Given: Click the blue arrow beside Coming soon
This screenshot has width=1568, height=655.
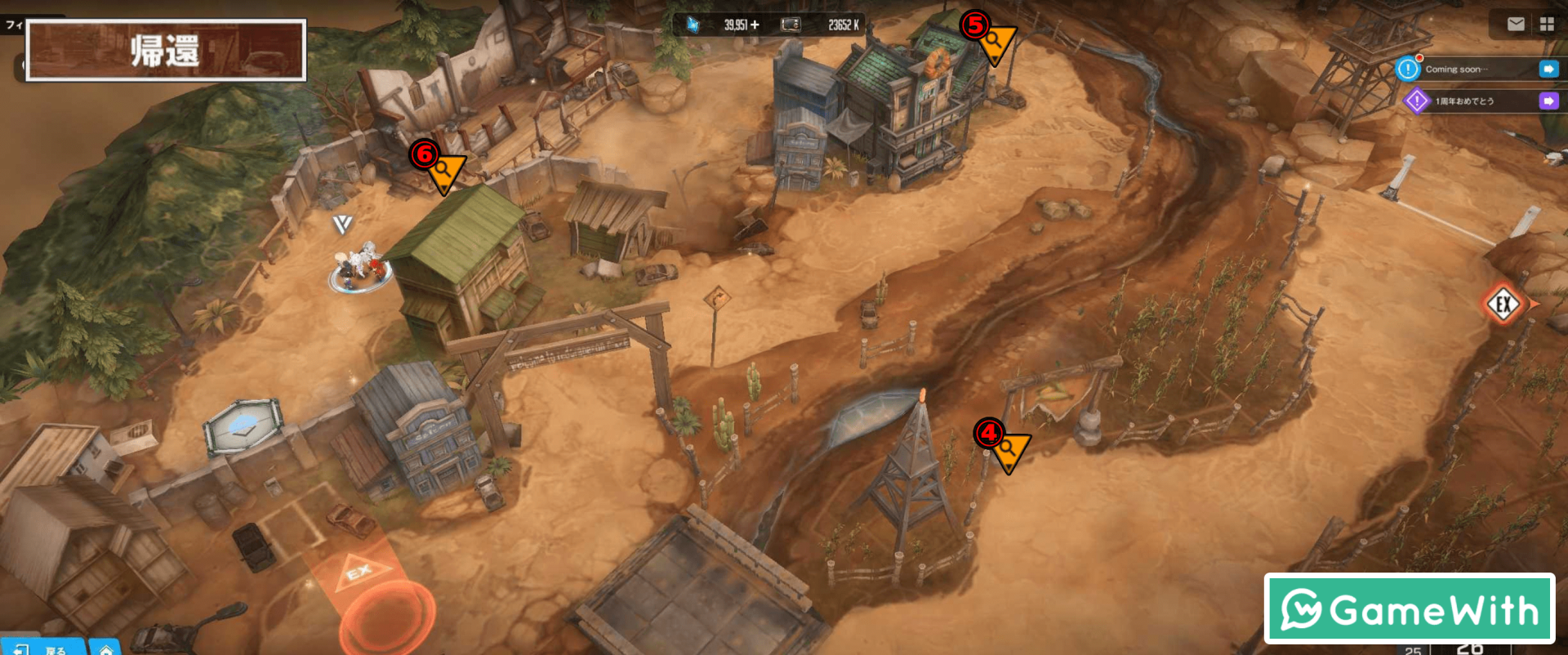Looking at the screenshot, I should tap(1548, 69).
